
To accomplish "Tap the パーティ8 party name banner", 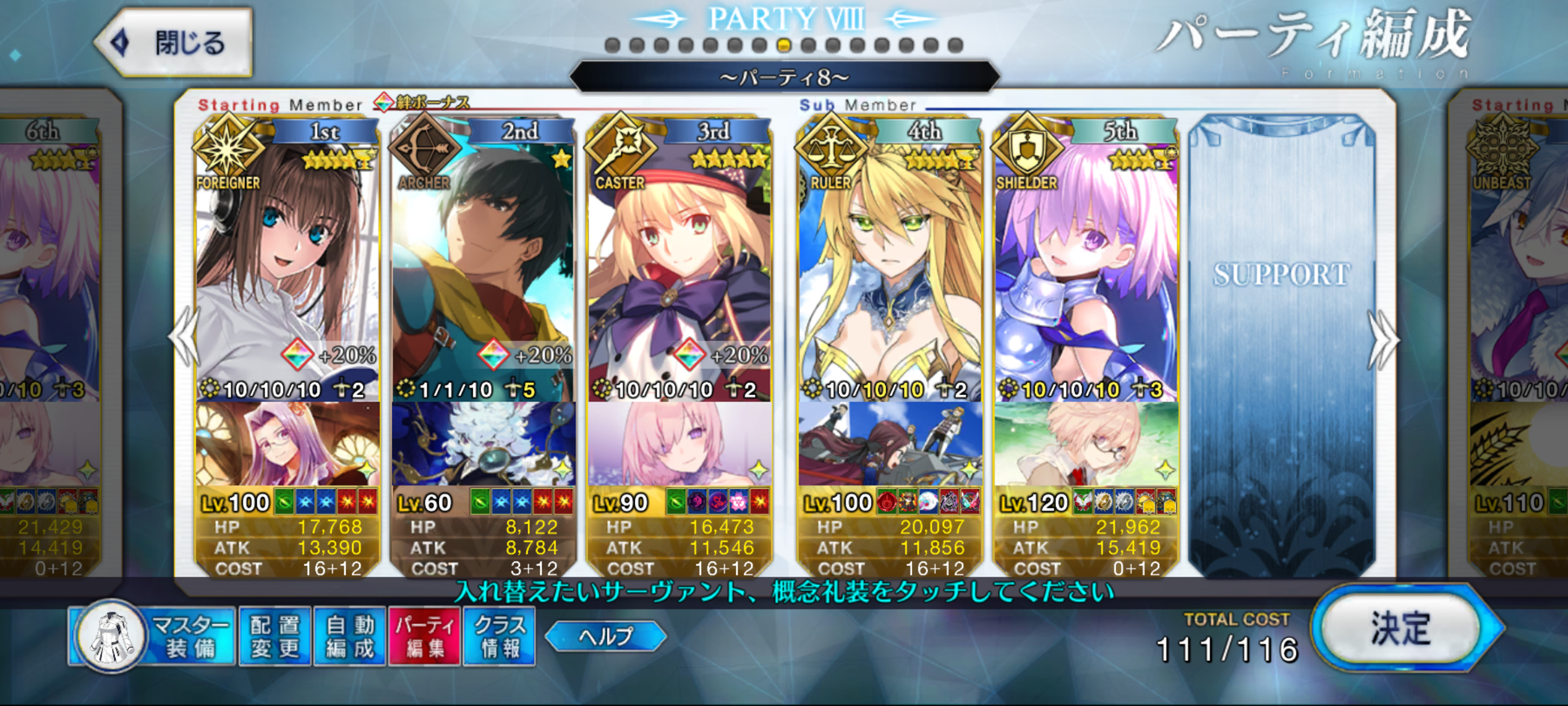I will click(x=784, y=78).
